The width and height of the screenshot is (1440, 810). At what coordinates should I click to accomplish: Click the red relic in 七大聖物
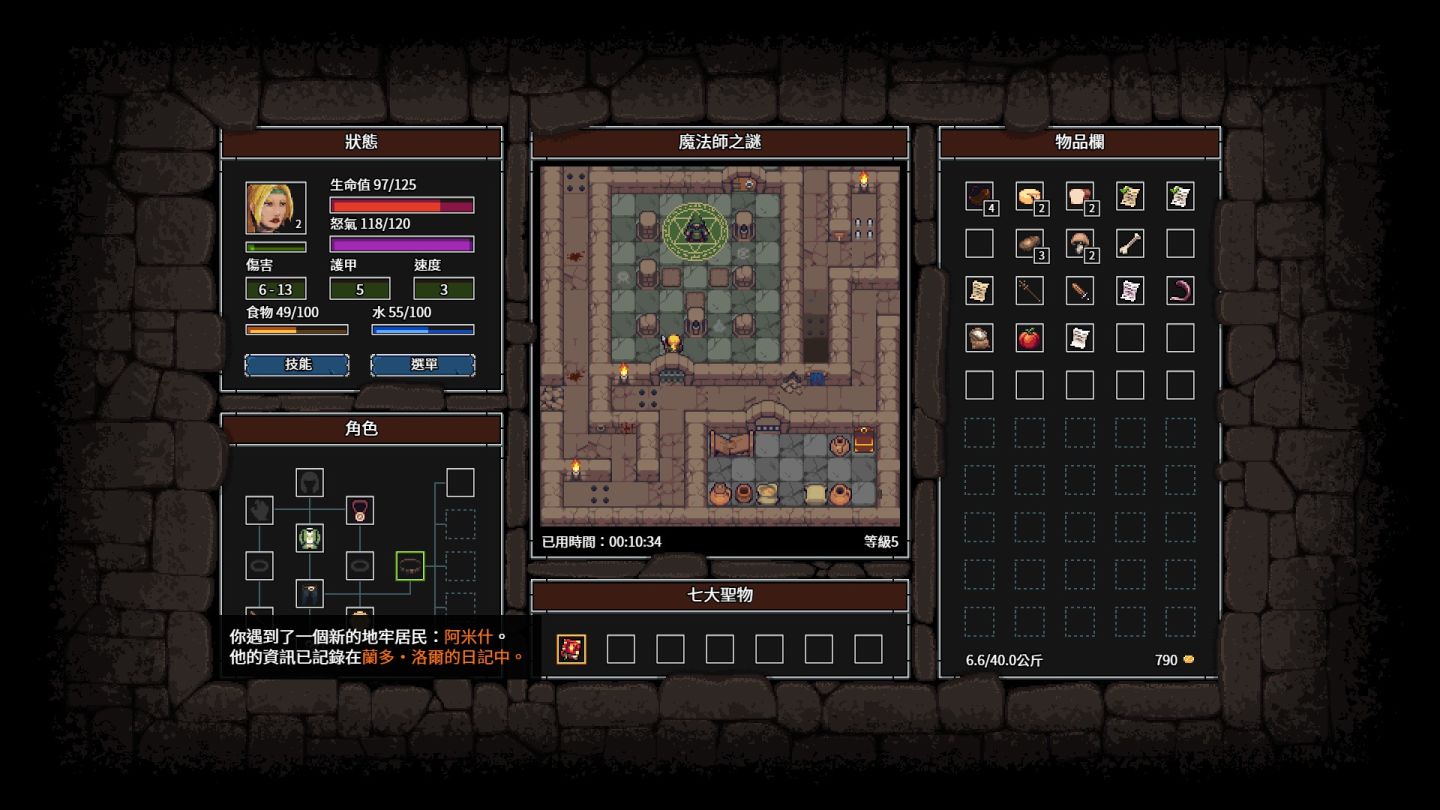(571, 649)
